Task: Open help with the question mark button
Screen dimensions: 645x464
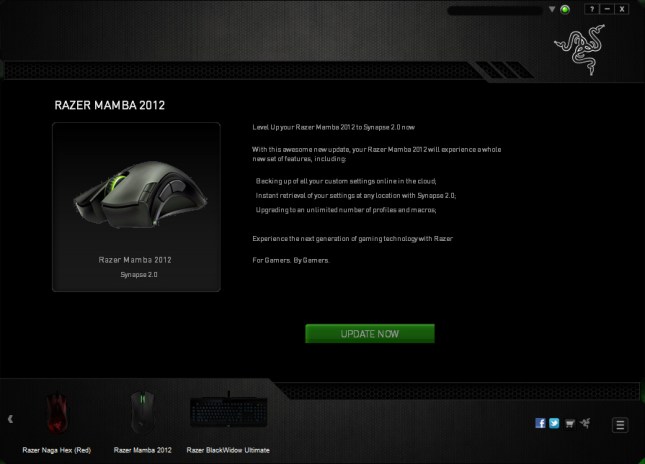Action: tap(591, 9)
